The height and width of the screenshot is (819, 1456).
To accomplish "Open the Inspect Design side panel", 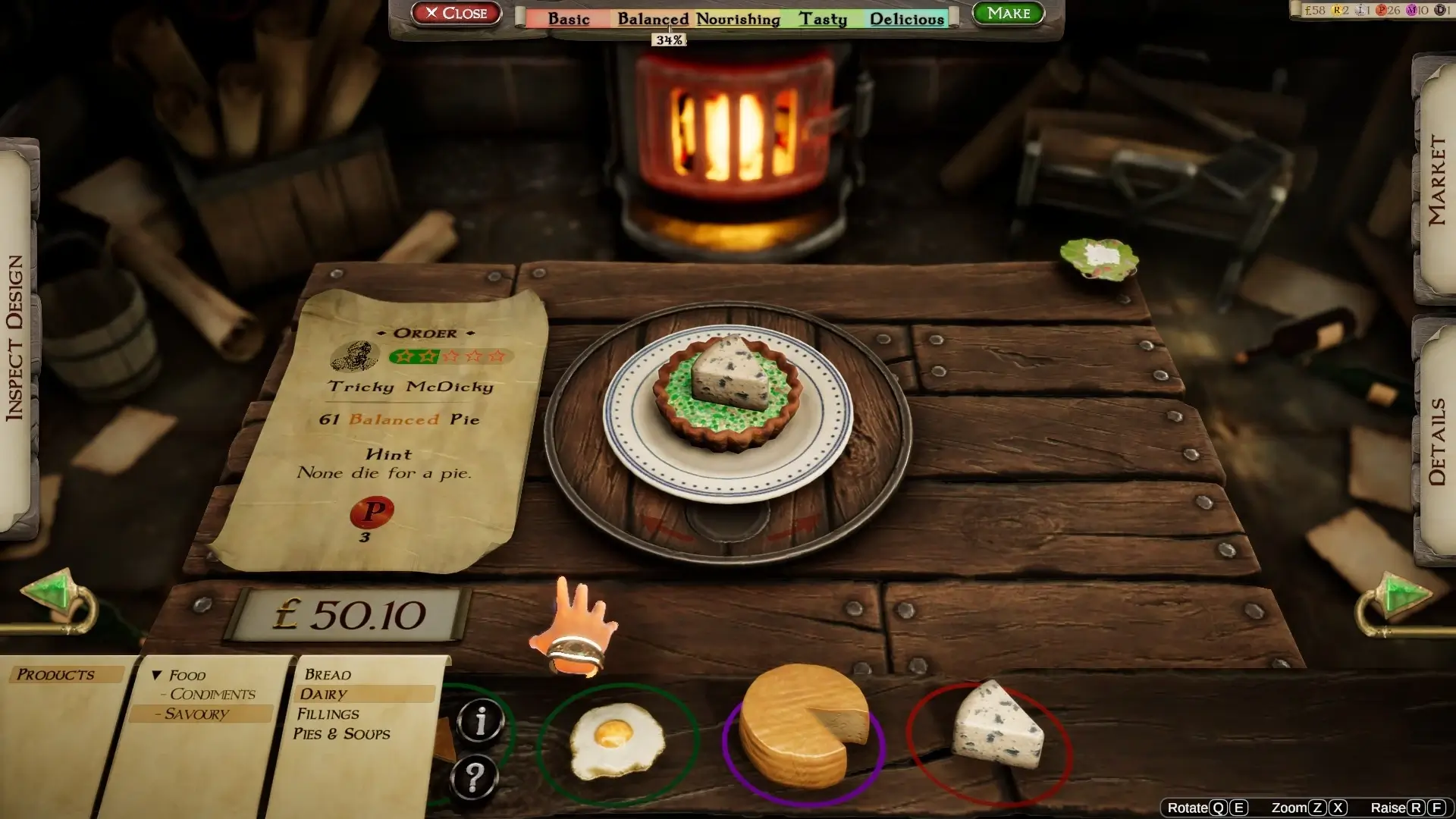I will (15, 338).
